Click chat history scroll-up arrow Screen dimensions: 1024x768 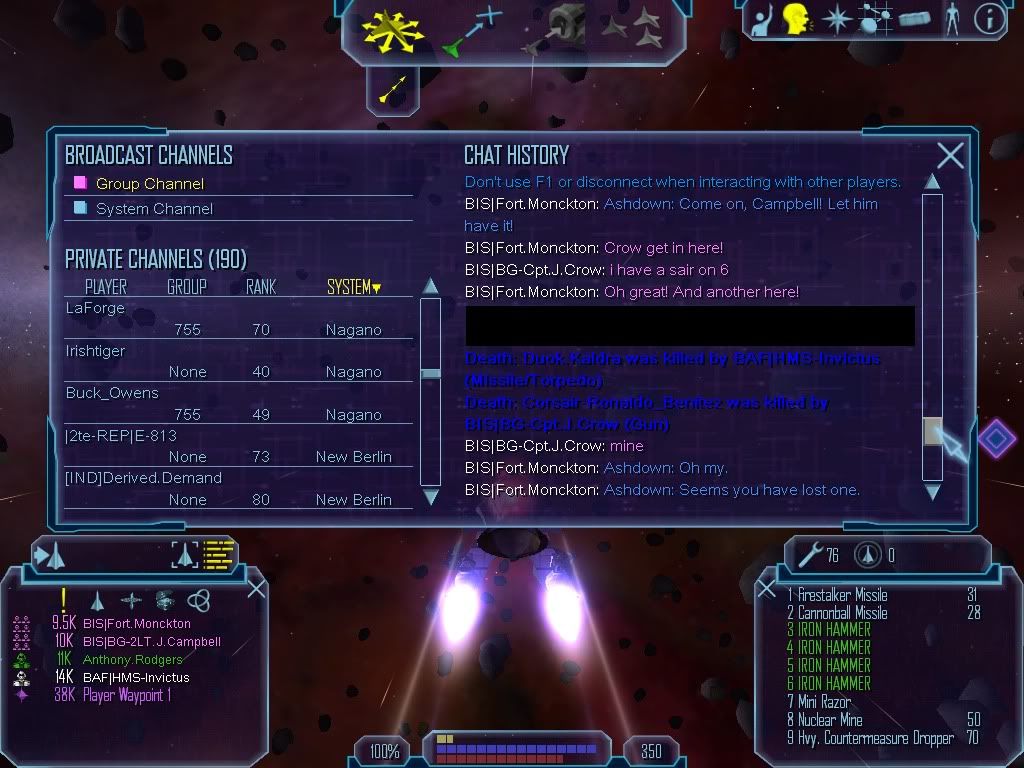coord(932,182)
